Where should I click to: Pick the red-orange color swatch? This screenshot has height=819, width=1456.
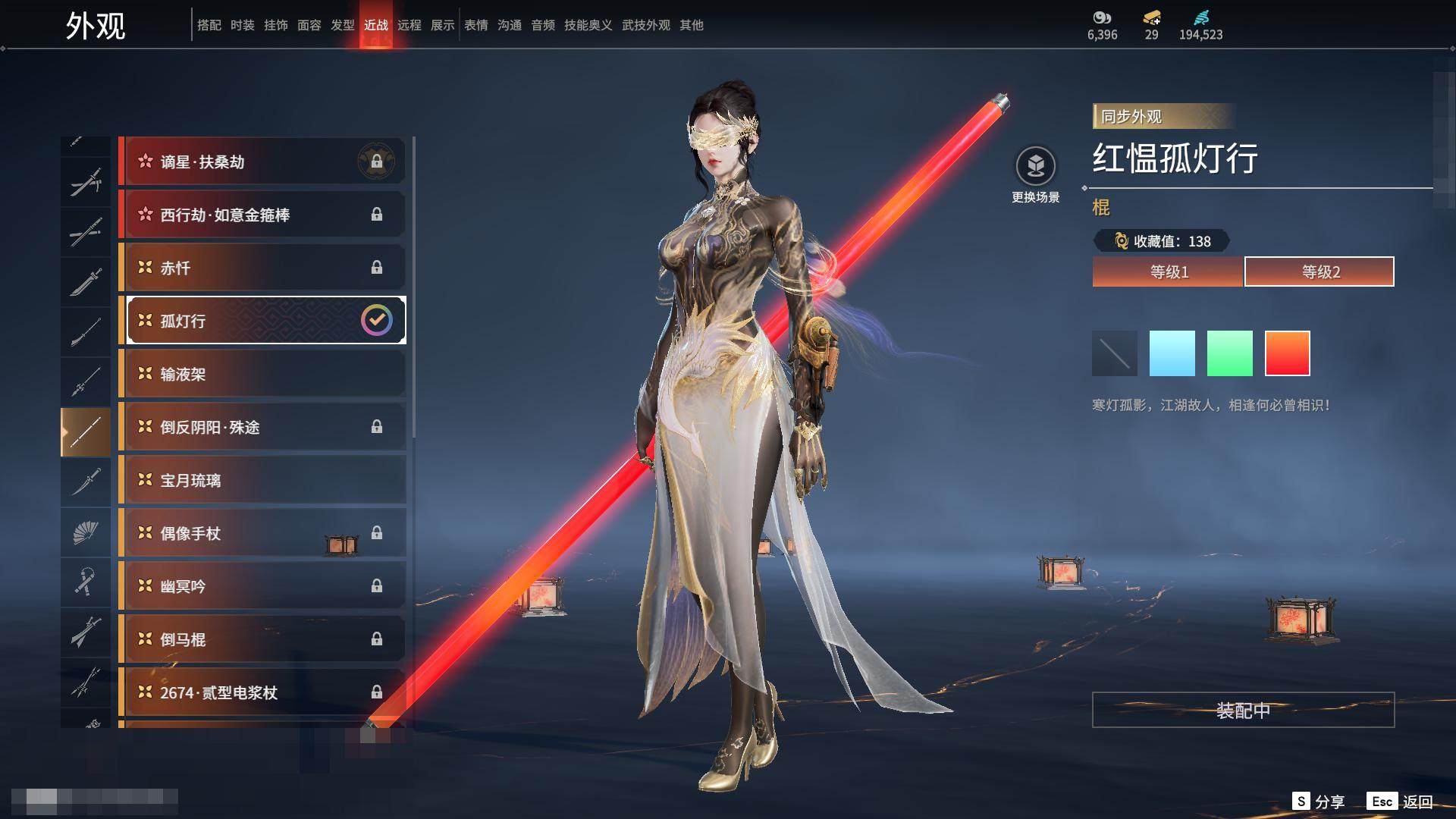click(x=1287, y=353)
